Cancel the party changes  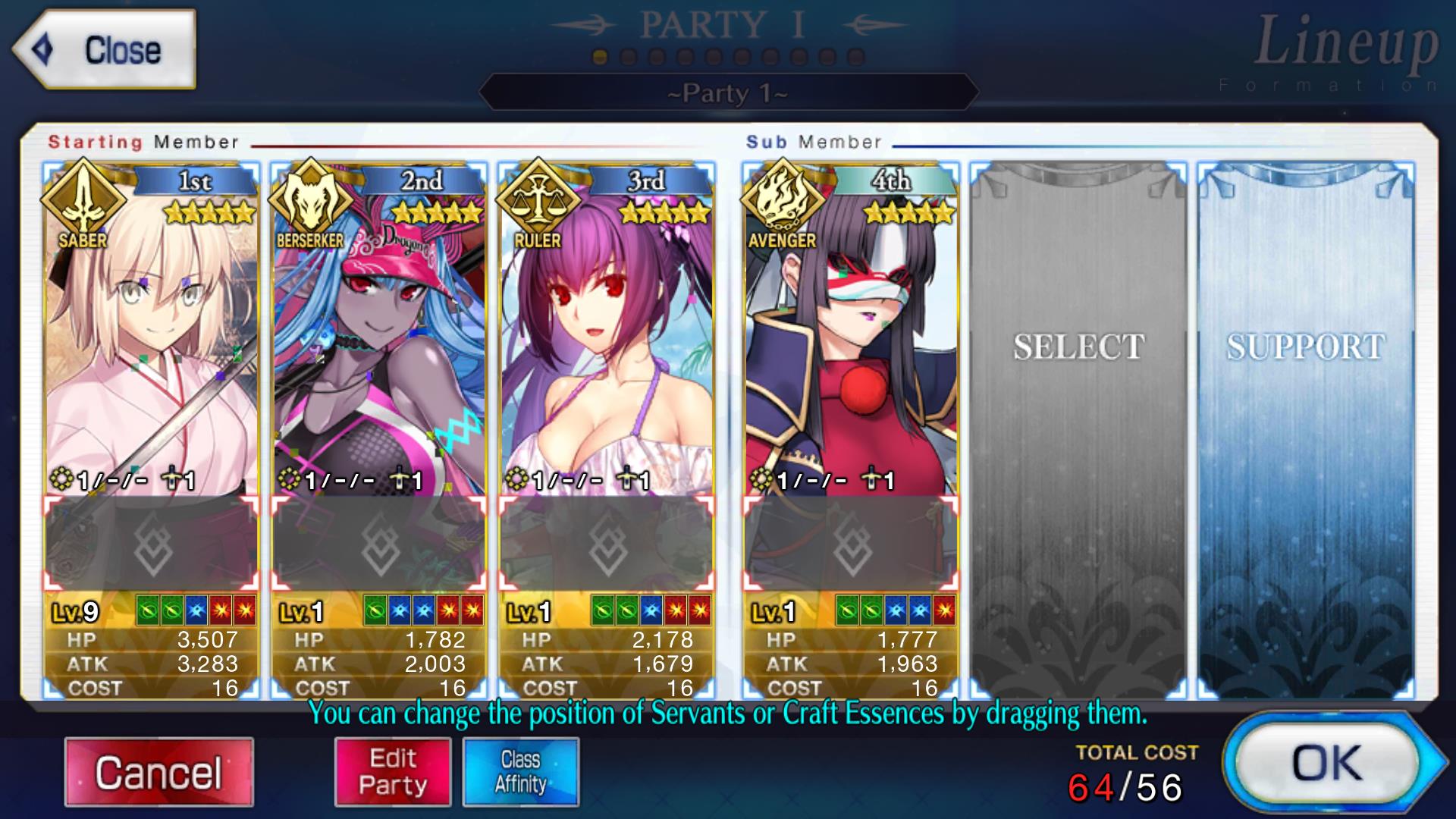point(158,772)
